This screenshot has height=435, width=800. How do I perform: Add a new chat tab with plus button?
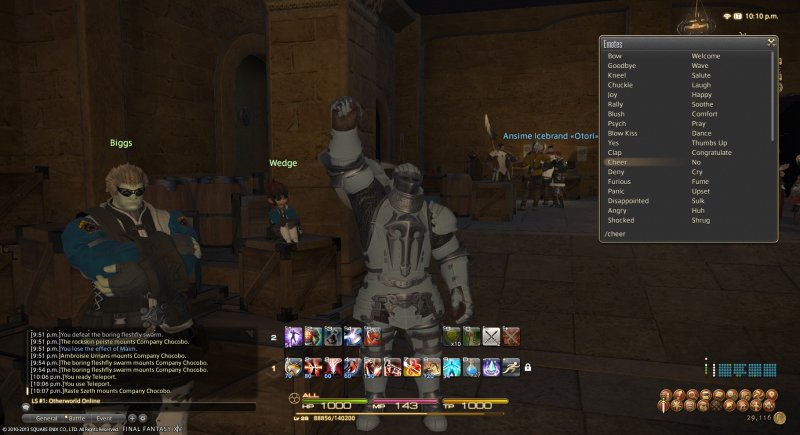pyautogui.click(x=130, y=417)
